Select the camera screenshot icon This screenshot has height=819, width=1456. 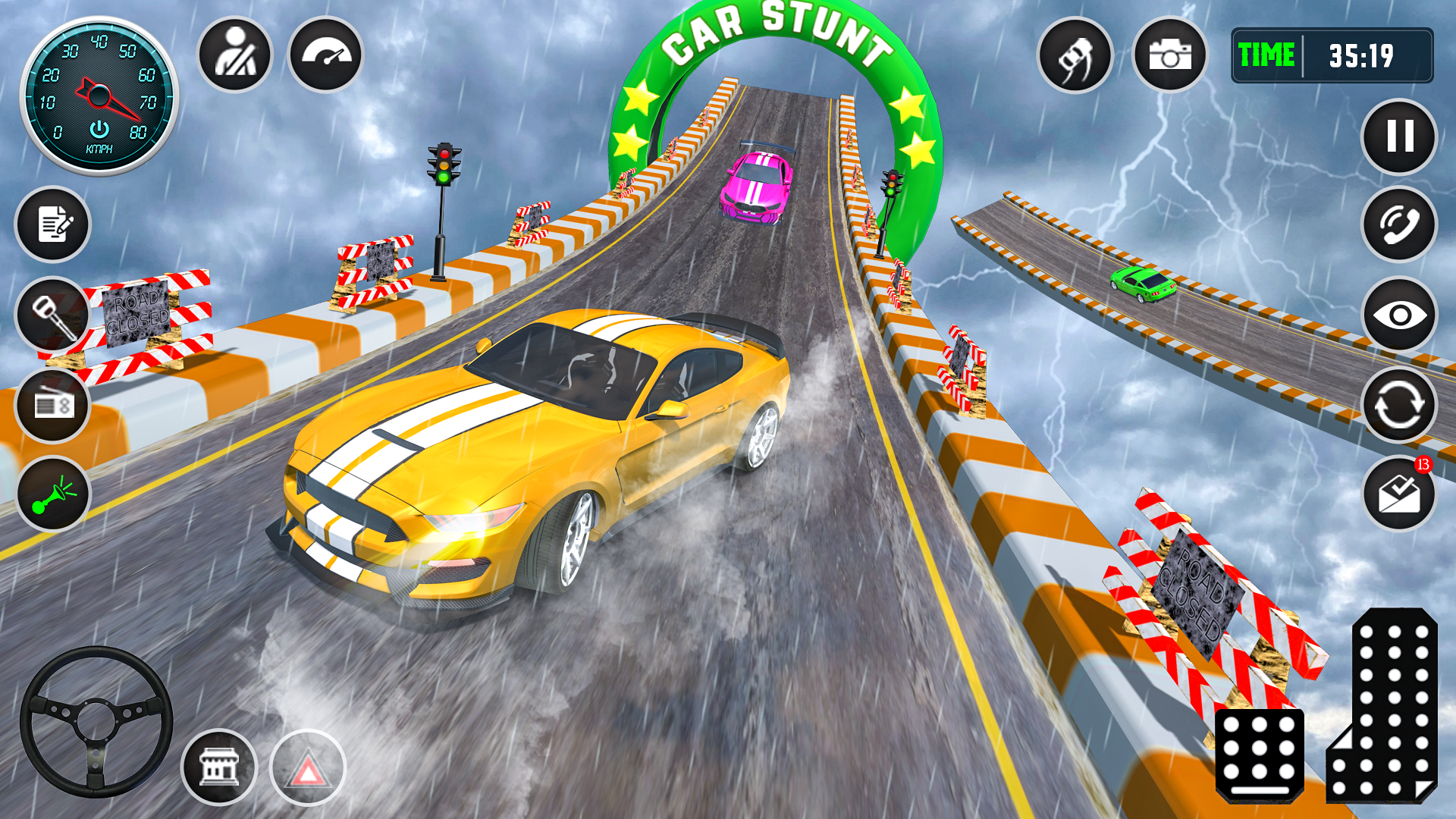click(1171, 55)
